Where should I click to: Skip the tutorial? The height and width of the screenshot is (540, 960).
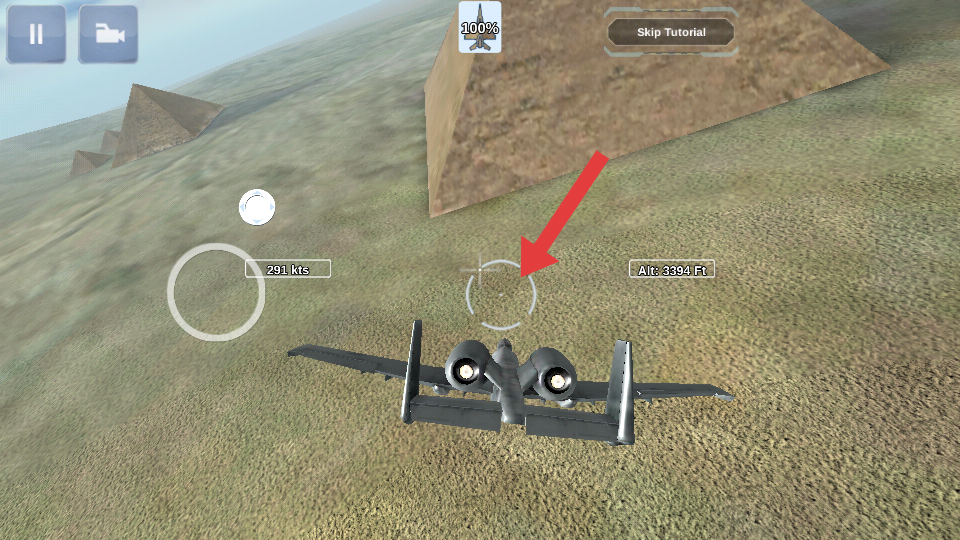[x=671, y=32]
